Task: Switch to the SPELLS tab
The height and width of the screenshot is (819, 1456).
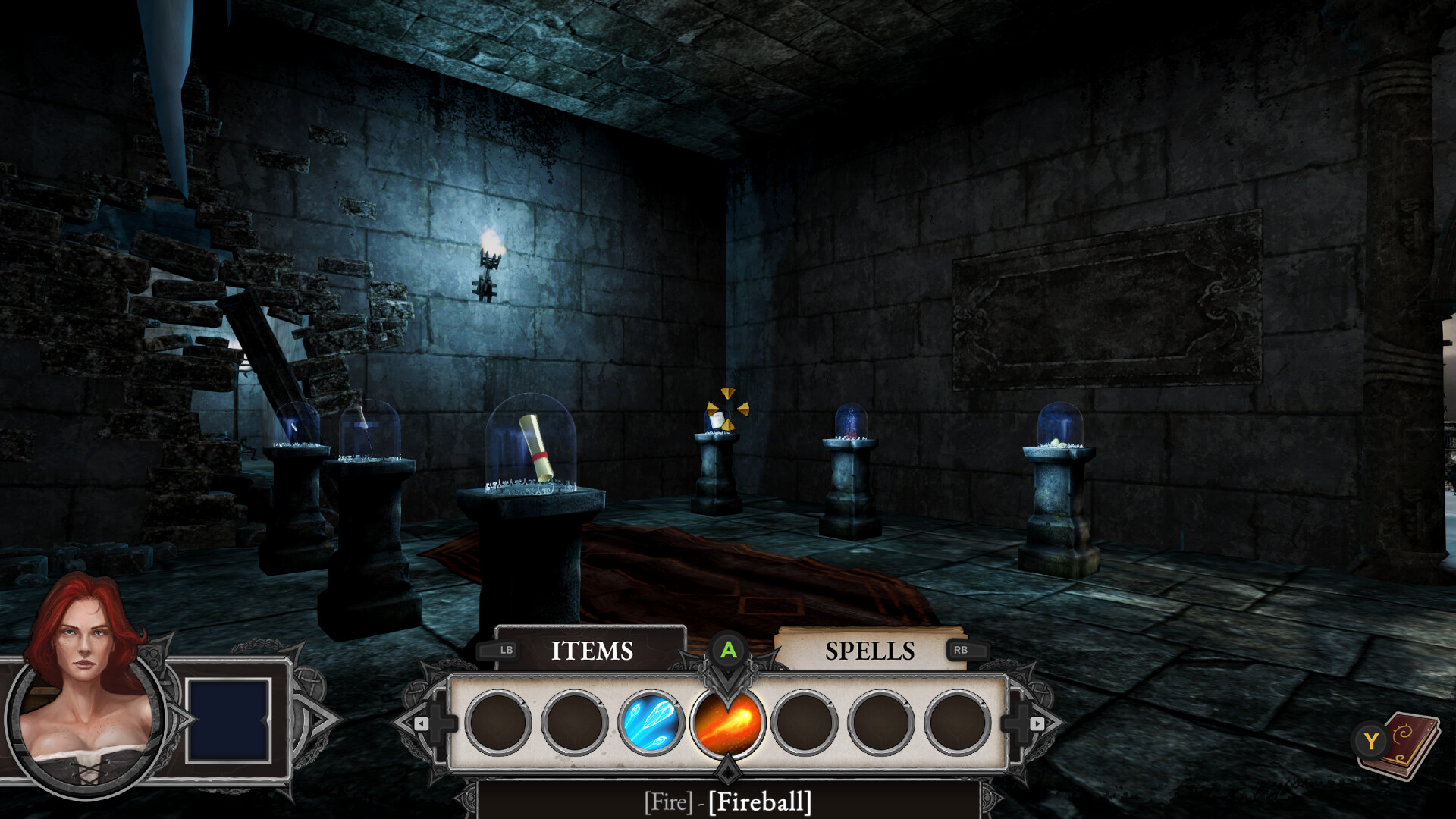Action: 871,651
